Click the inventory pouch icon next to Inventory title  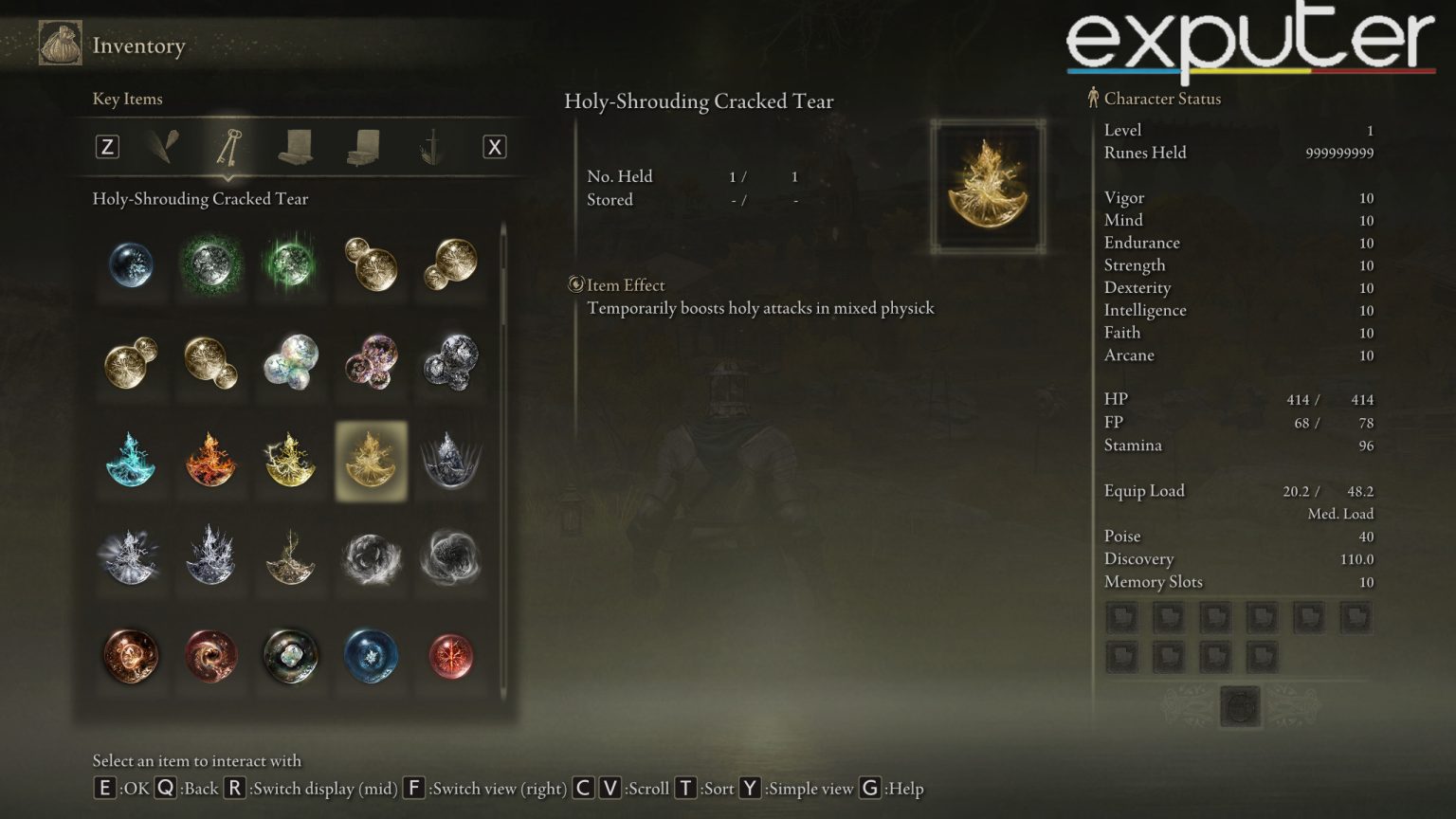pos(59,45)
